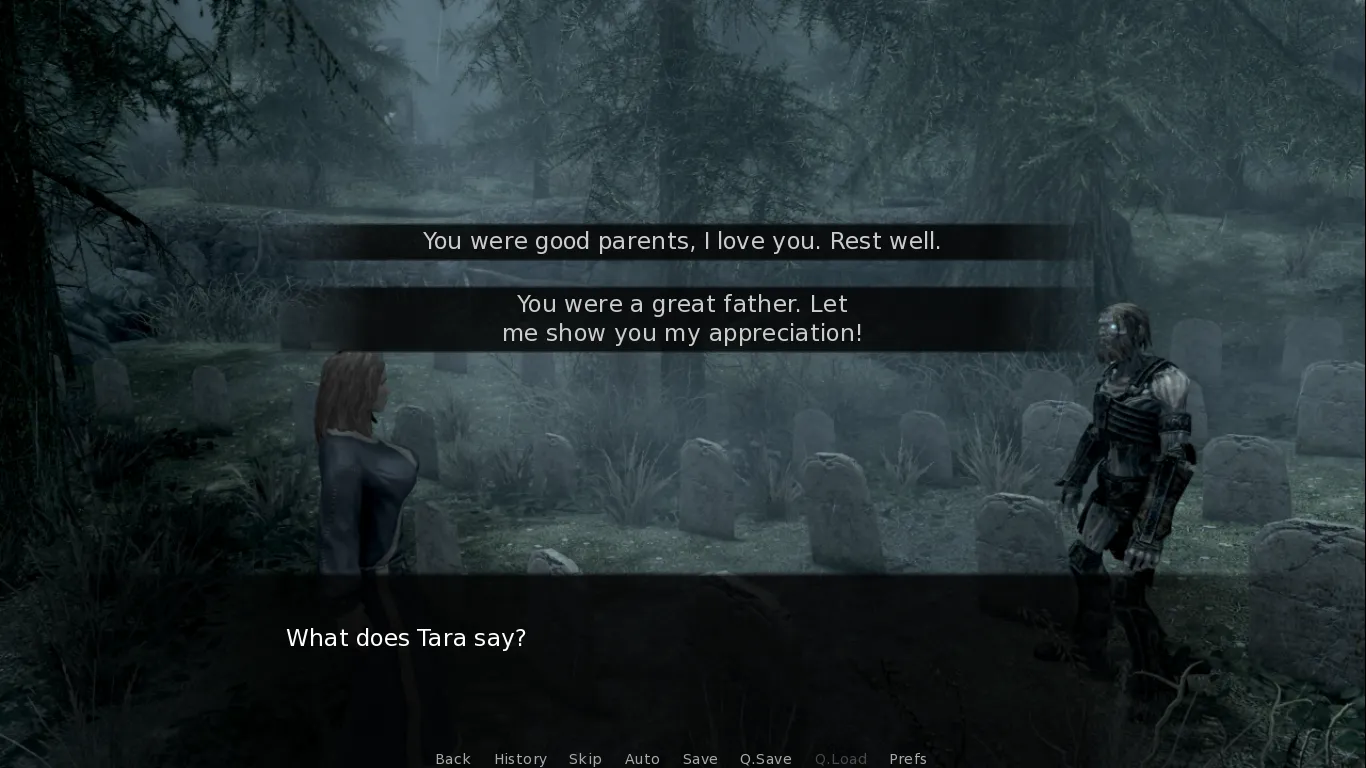
Task: Open the dialogue History
Action: click(520, 759)
